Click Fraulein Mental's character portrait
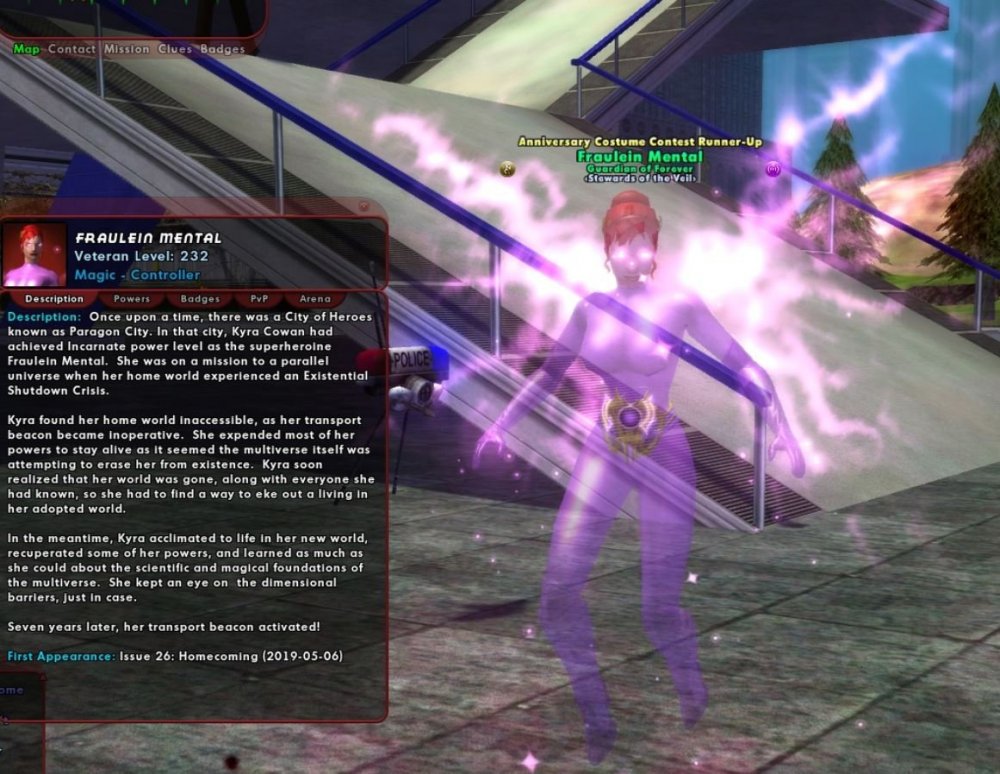Viewport: 1000px width, 774px height. [35, 255]
